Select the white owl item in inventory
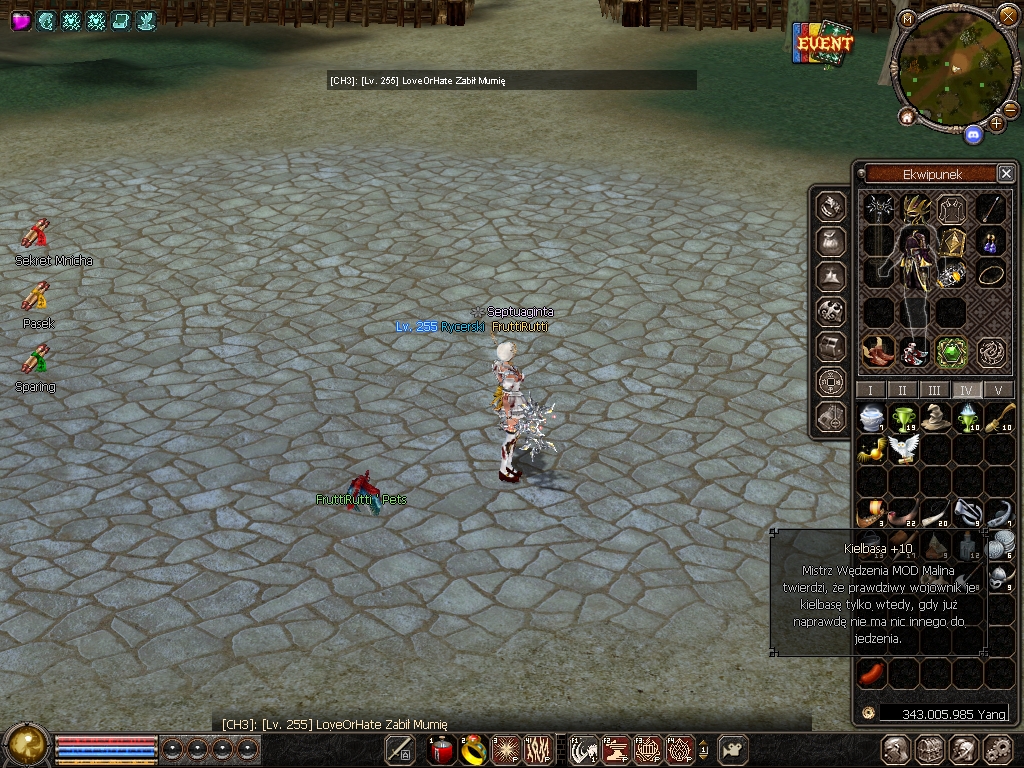The height and width of the screenshot is (768, 1024). [x=903, y=449]
